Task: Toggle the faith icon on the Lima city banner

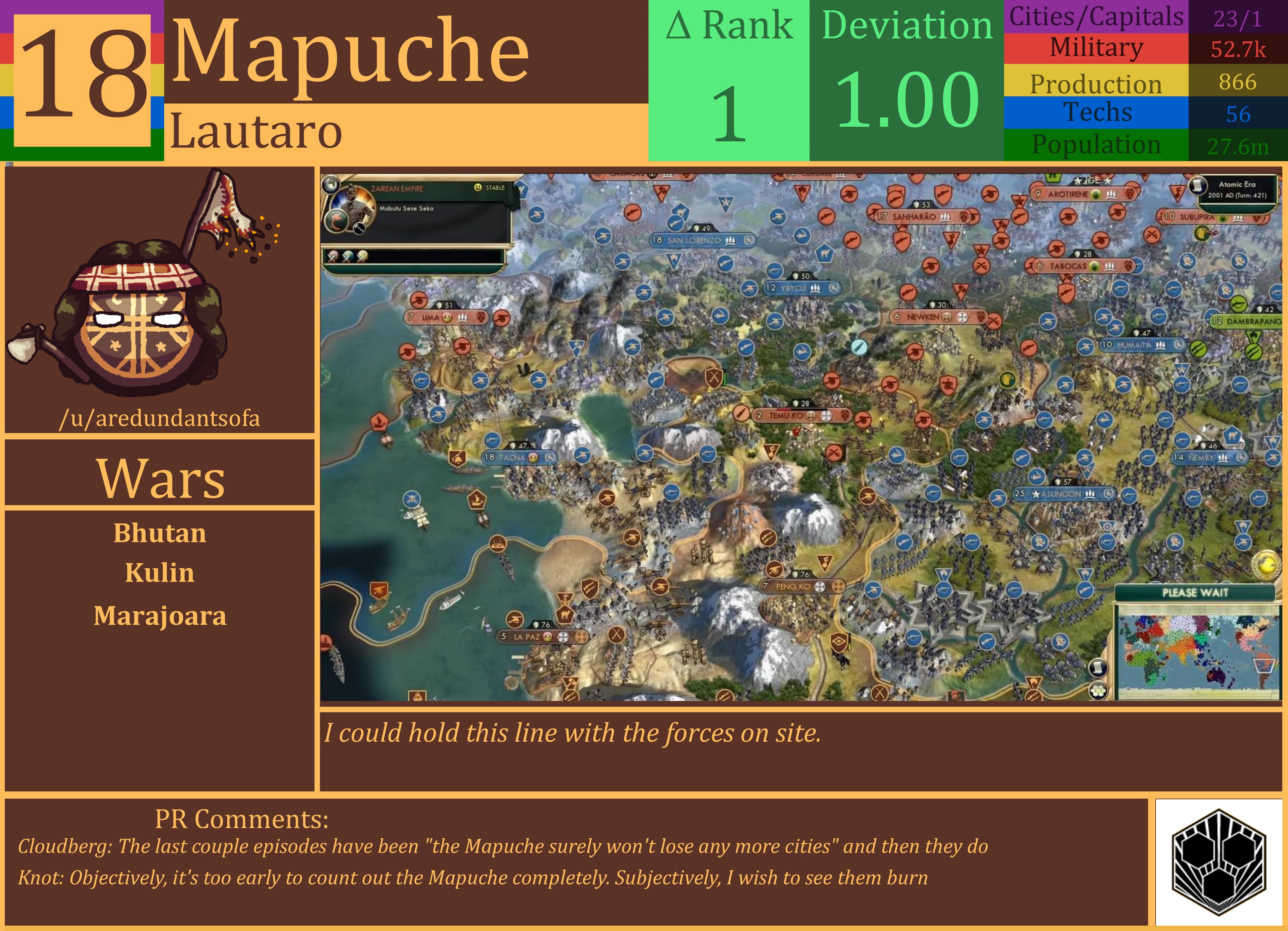Action: (x=447, y=318)
